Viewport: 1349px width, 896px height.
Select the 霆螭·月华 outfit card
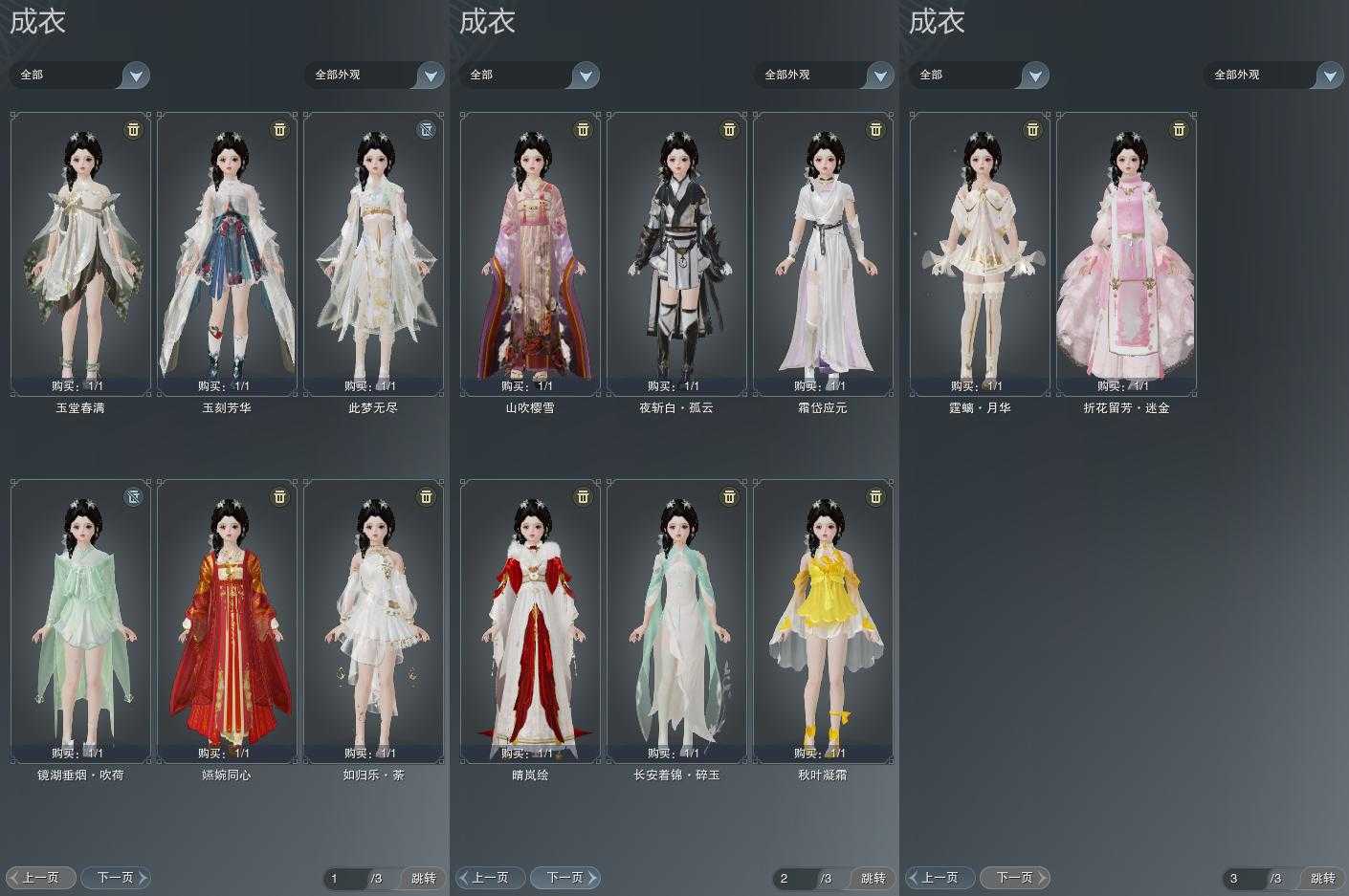click(980, 253)
